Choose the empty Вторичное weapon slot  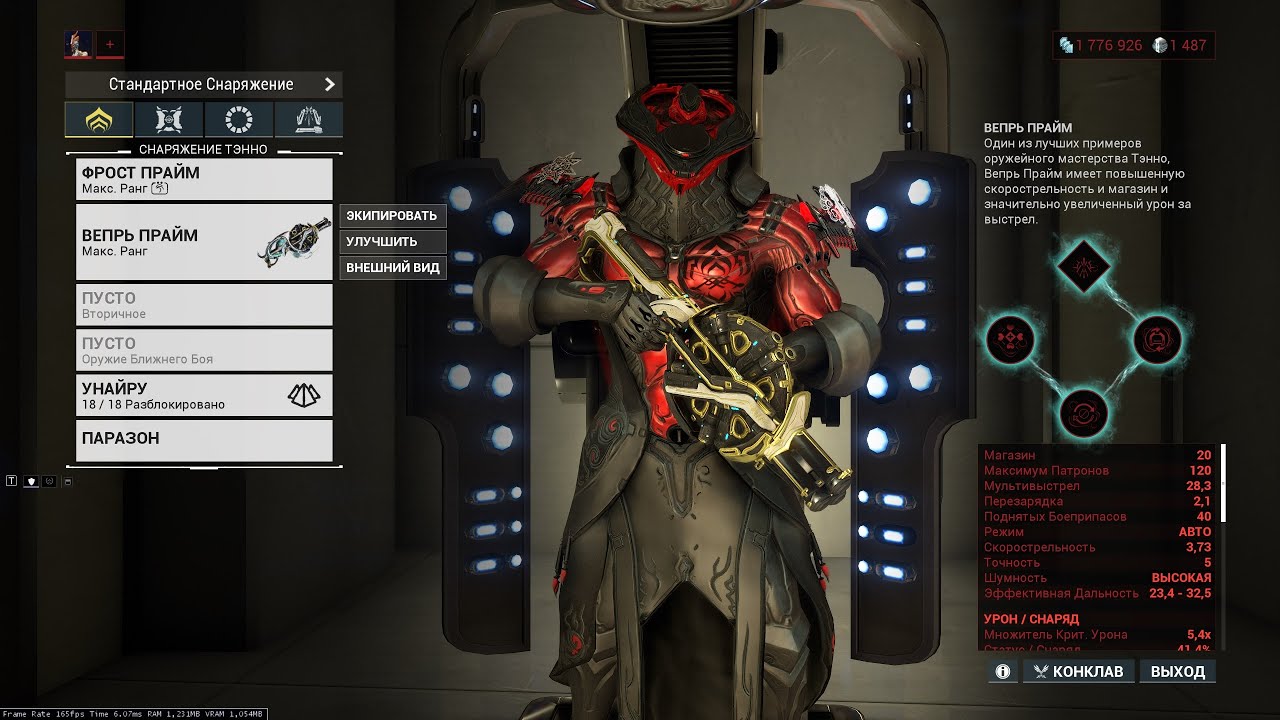pyautogui.click(x=204, y=305)
